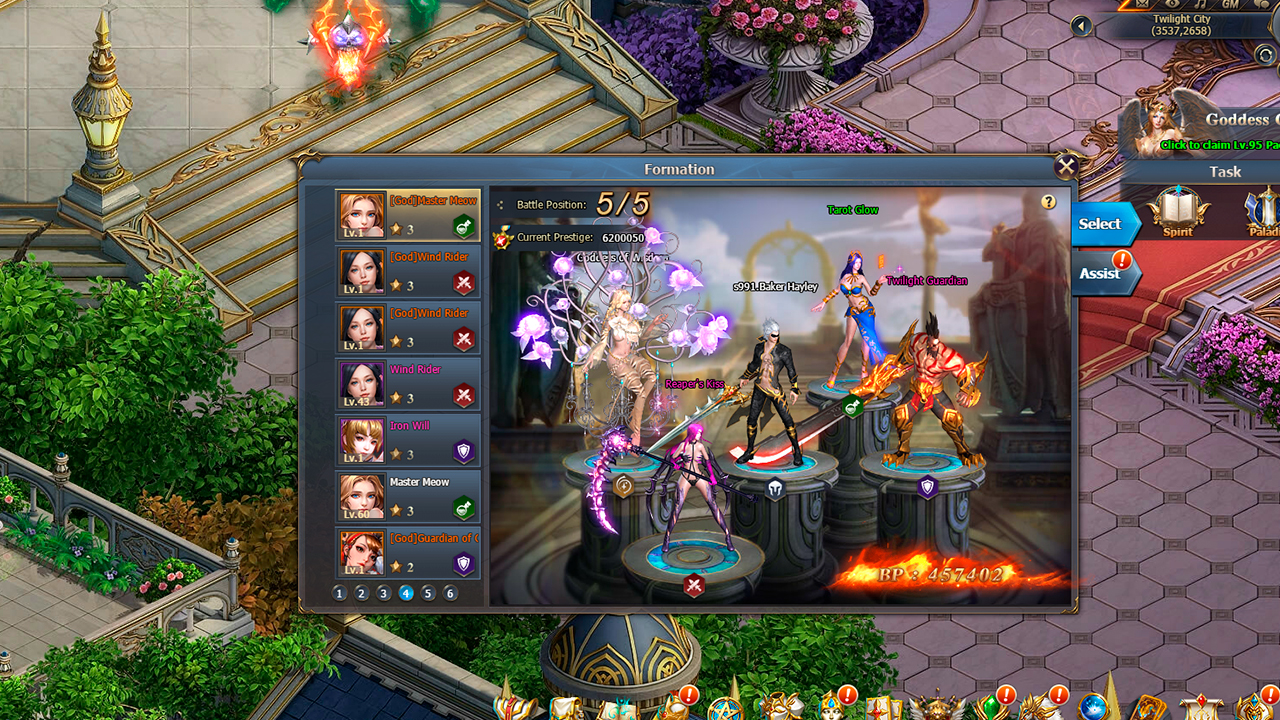Open the Formation help question mark
Screen dimensions: 1280x720
(1047, 203)
